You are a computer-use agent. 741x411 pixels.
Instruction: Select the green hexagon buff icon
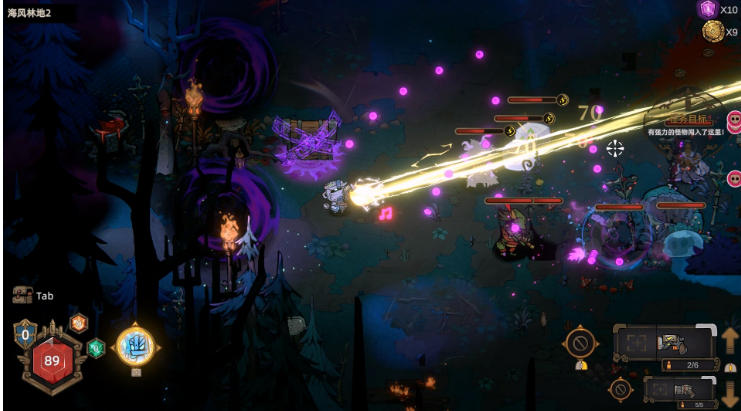click(x=95, y=348)
